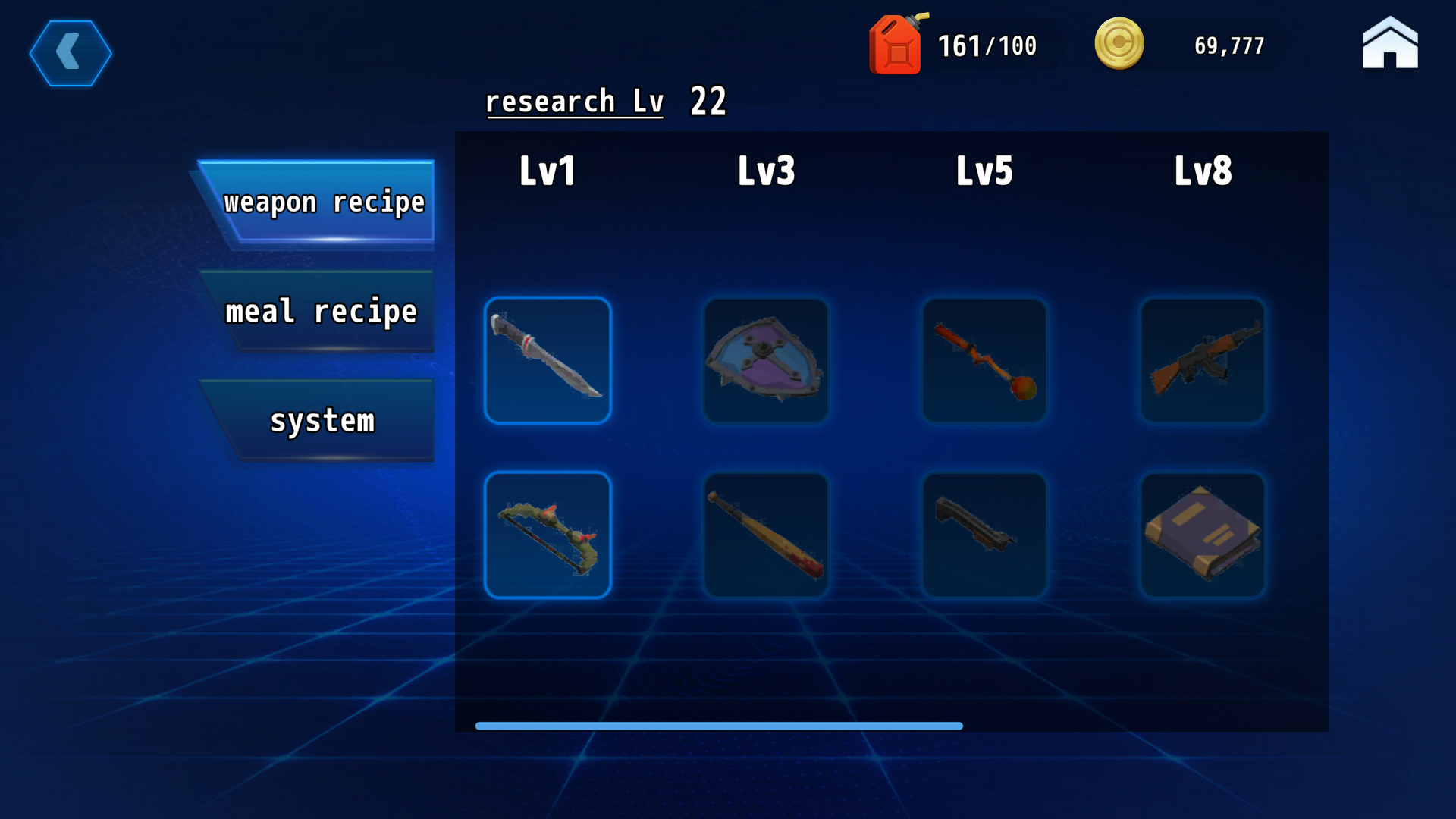Open the purple recipe book under Lv8

pyautogui.click(x=1203, y=535)
